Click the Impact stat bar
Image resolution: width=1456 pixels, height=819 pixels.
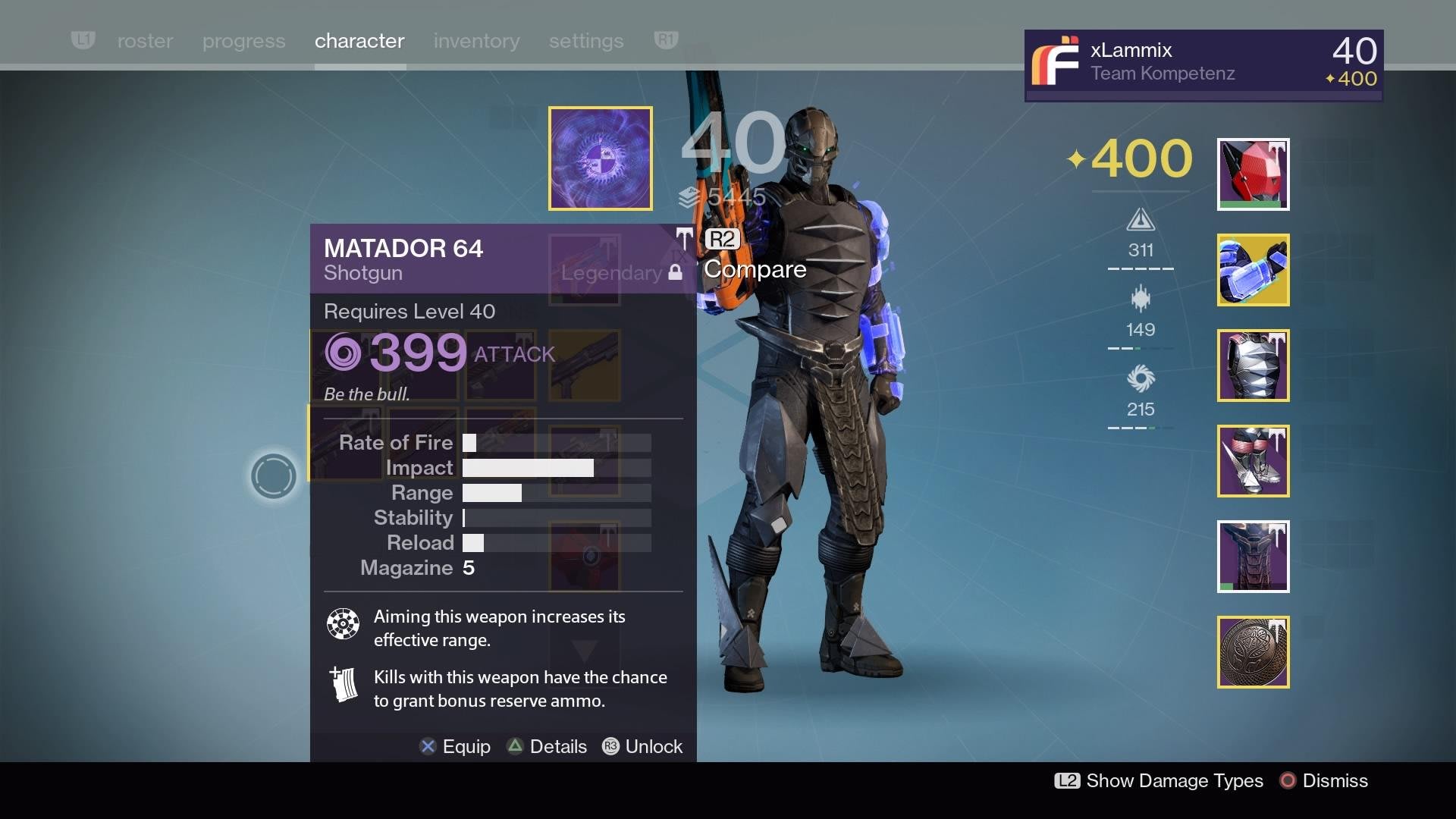pyautogui.click(x=527, y=468)
